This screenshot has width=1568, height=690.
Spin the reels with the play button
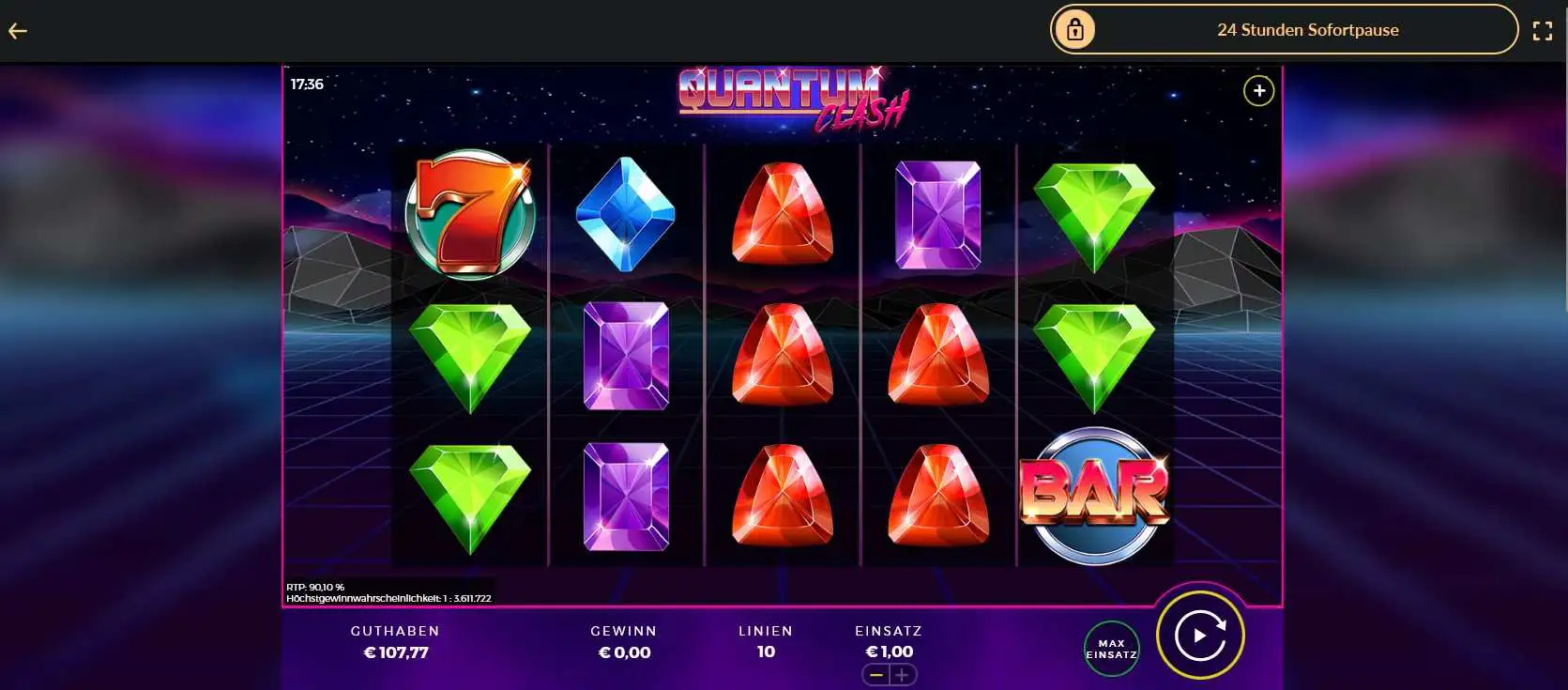(x=1200, y=636)
